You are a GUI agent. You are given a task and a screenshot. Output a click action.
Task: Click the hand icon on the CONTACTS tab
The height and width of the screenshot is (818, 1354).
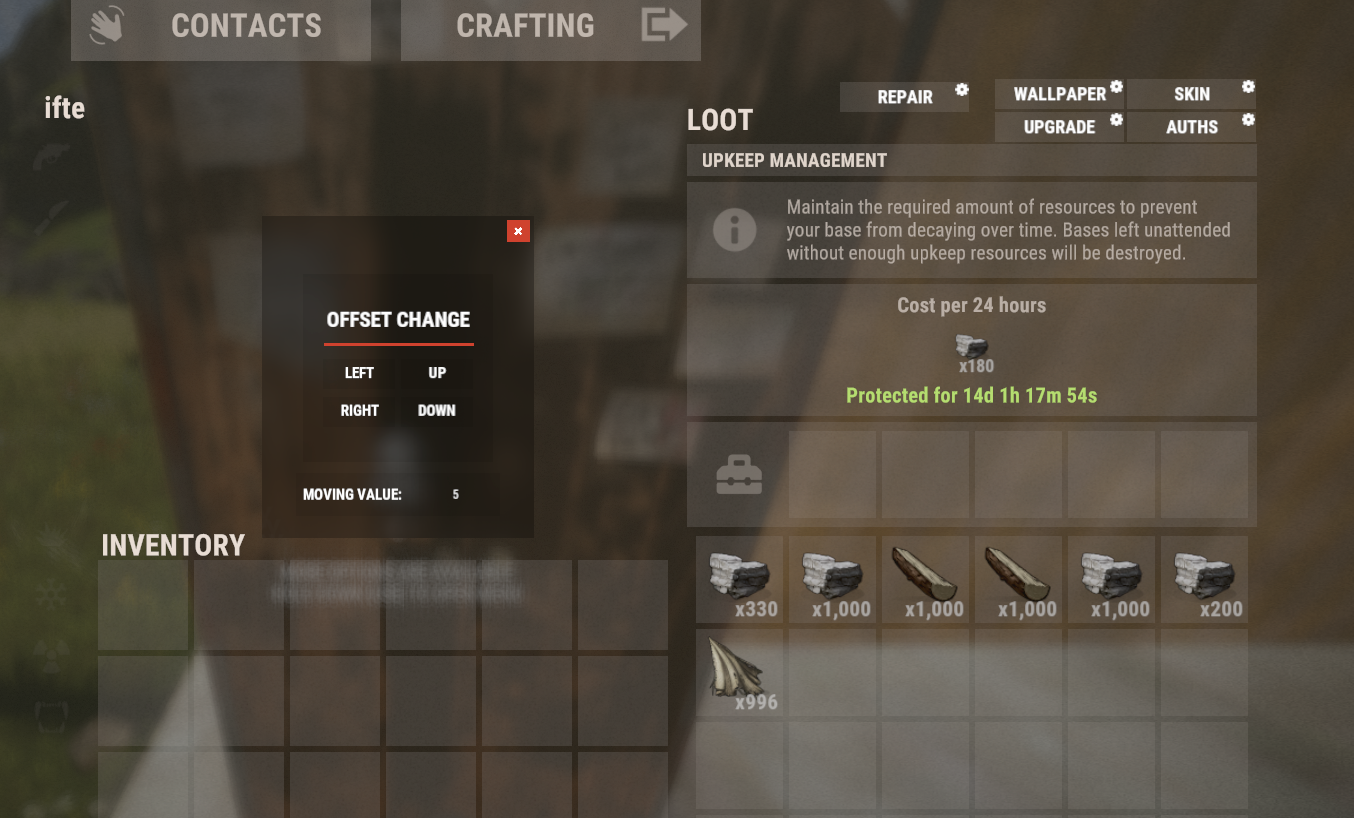[x=108, y=25]
